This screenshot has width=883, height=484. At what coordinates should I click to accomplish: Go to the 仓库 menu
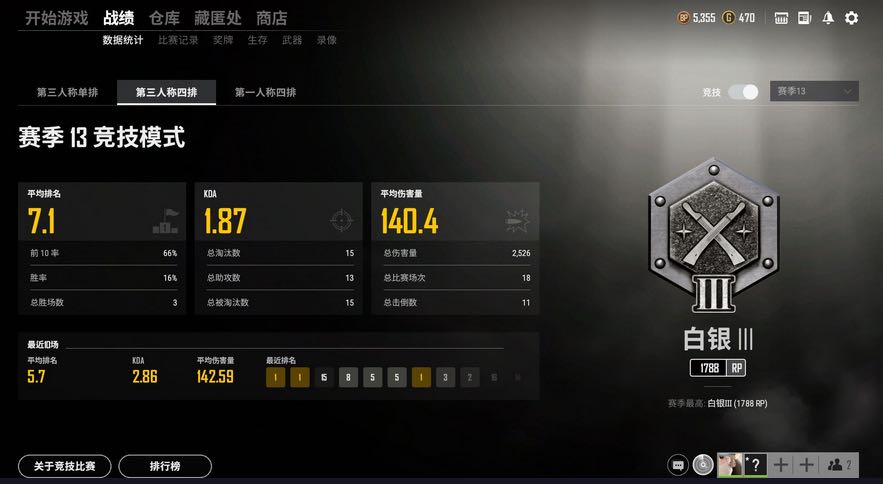[164, 18]
